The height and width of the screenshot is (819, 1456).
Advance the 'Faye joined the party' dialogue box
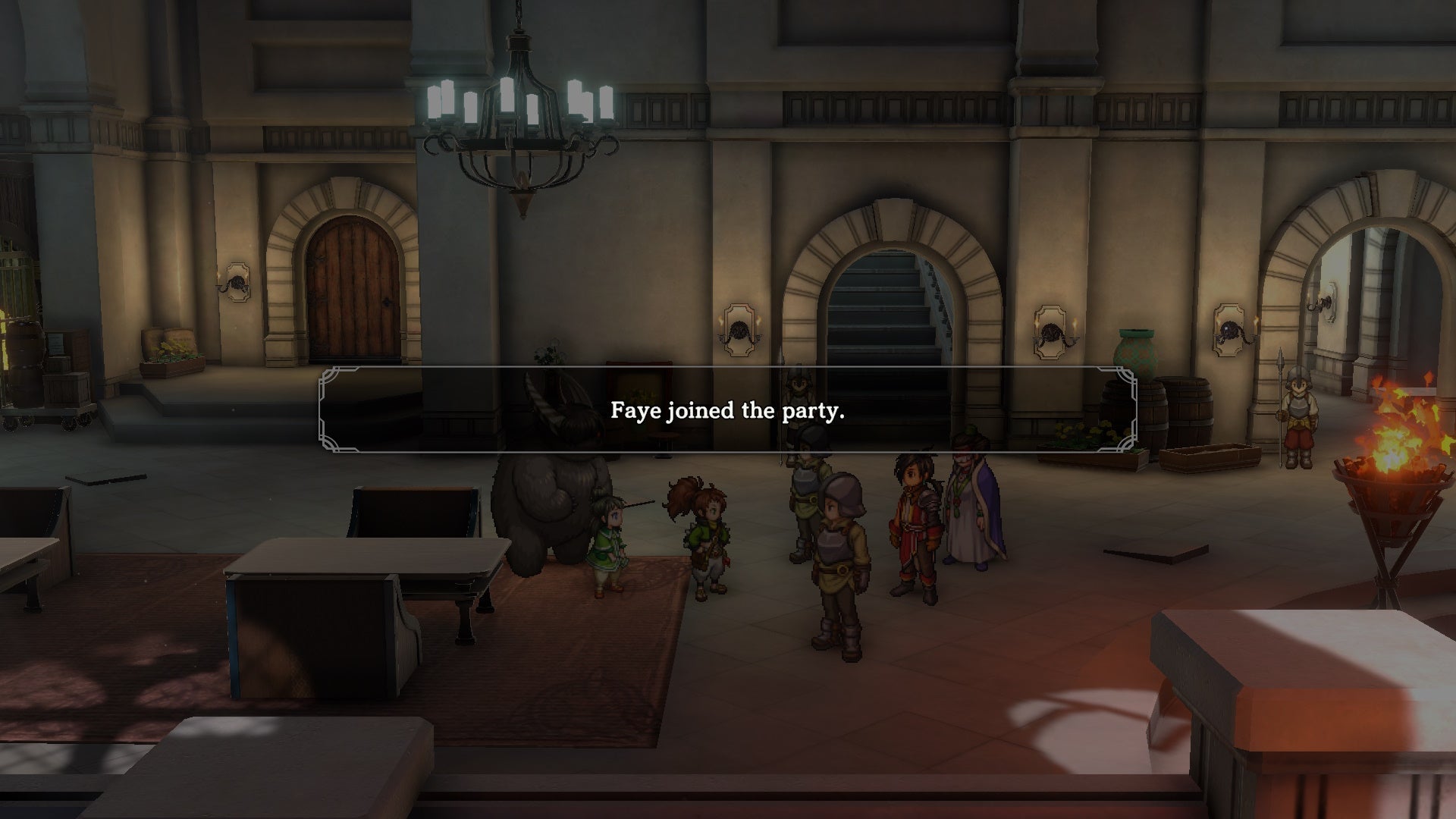coord(726,413)
